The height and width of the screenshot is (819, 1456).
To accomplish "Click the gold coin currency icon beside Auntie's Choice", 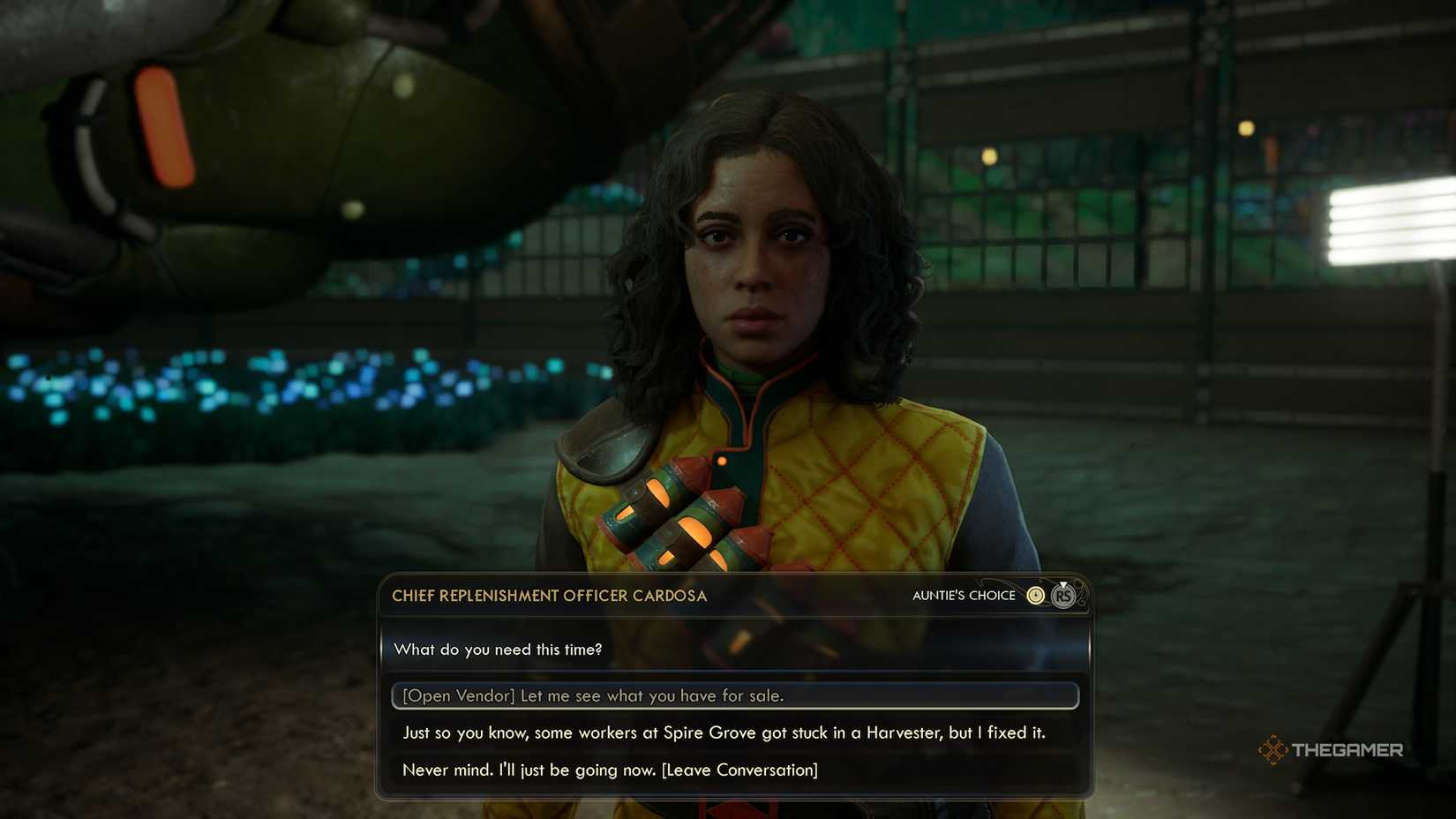I will click(1035, 595).
